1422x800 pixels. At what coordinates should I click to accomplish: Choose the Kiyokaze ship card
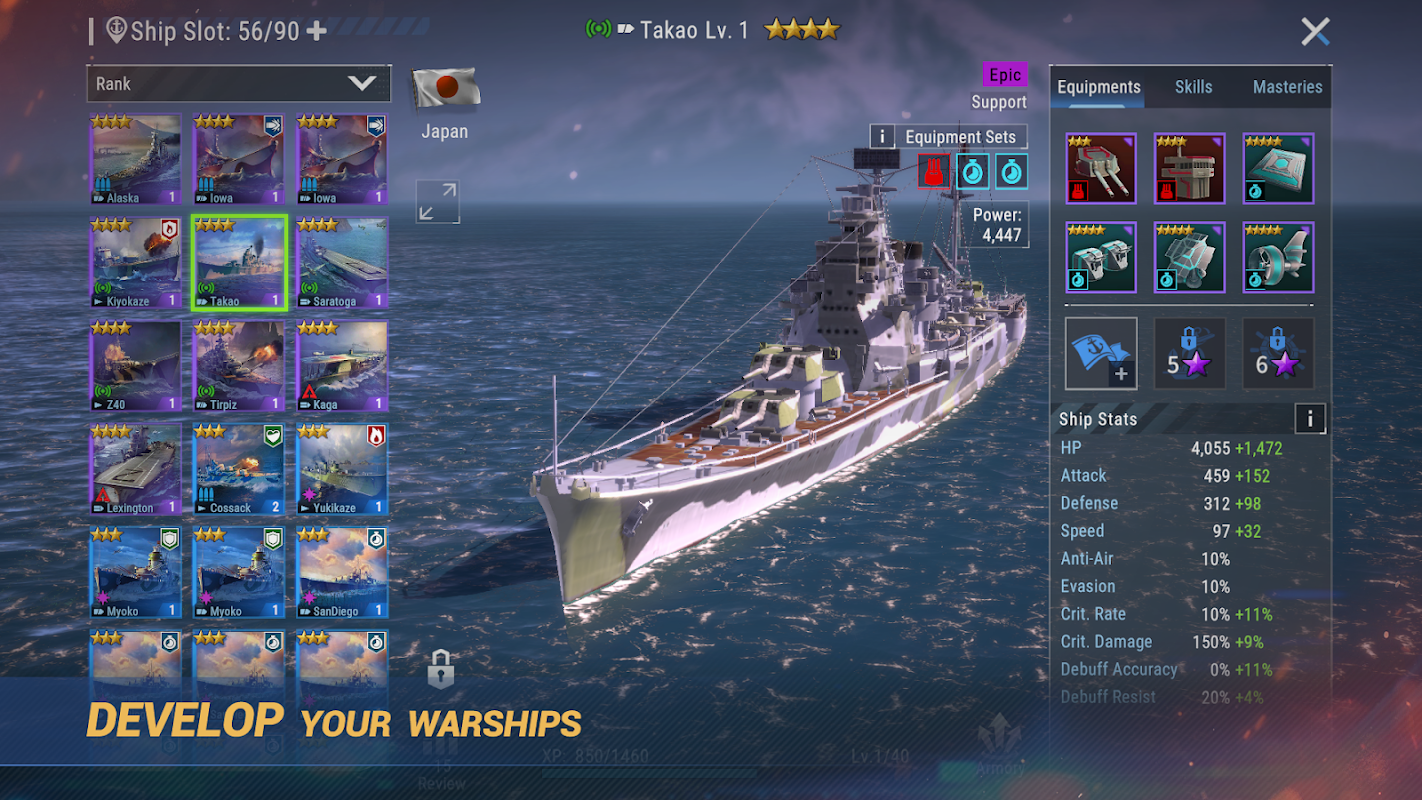[x=136, y=262]
